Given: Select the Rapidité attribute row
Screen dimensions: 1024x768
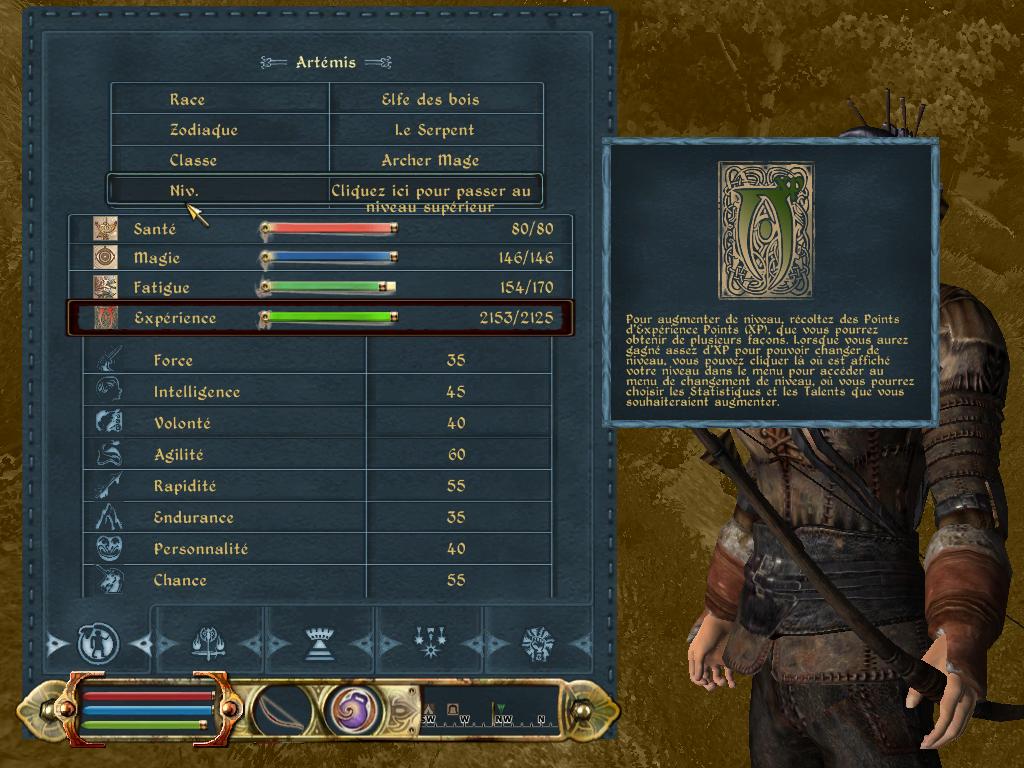Looking at the screenshot, I should pos(318,486).
